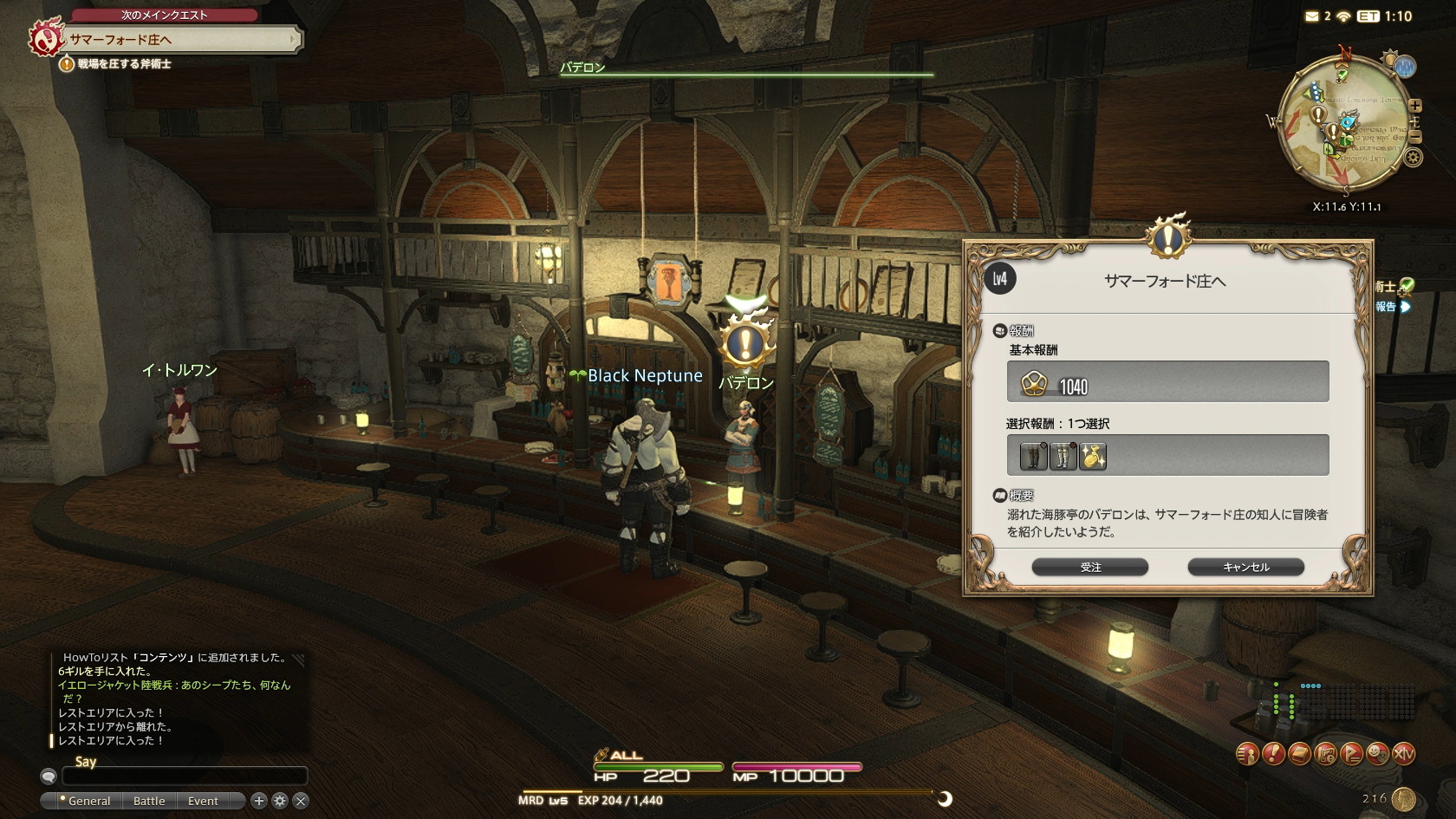Zoom out the minimap with minus button
This screenshot has height=819, width=1456.
coord(1415,137)
